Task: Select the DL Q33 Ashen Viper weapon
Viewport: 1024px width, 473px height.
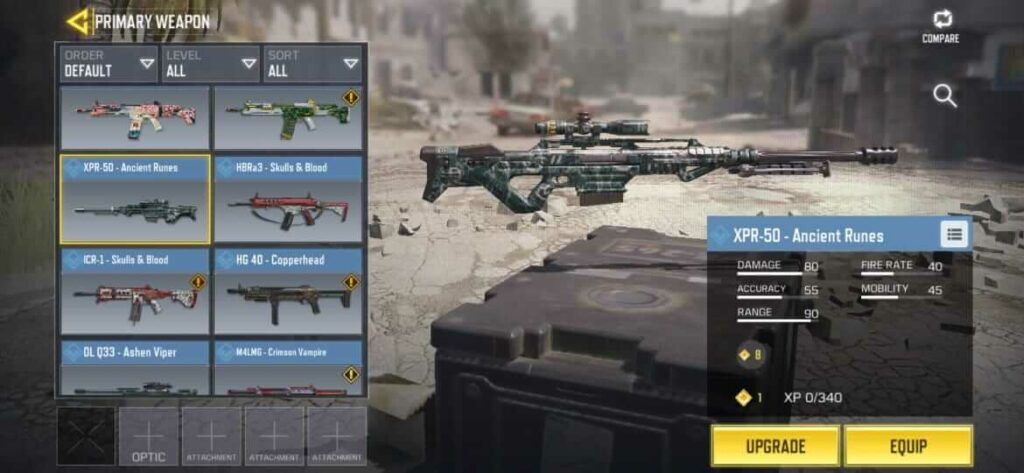Action: coord(135,368)
